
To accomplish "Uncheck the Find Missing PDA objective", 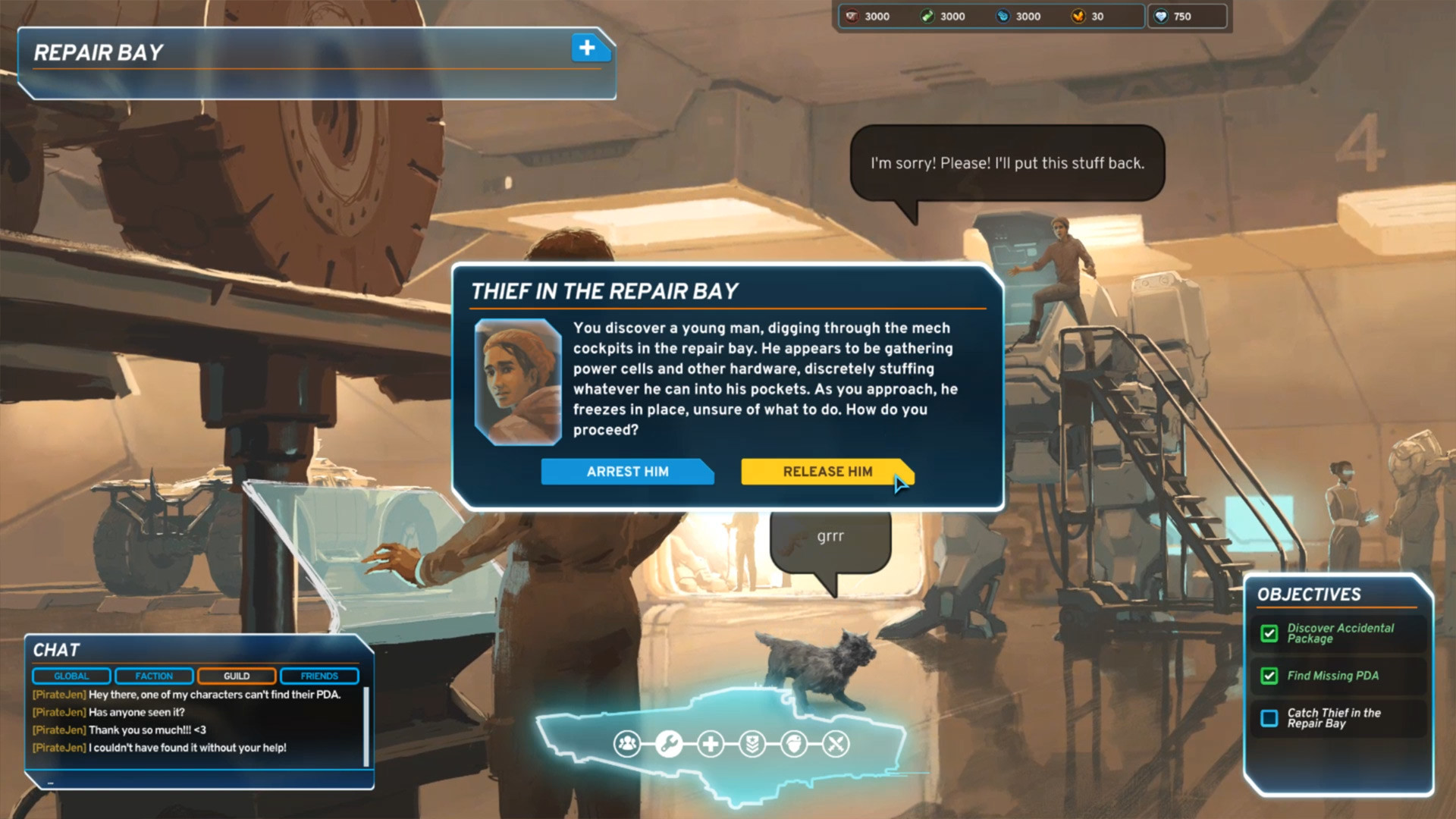I will click(1269, 676).
